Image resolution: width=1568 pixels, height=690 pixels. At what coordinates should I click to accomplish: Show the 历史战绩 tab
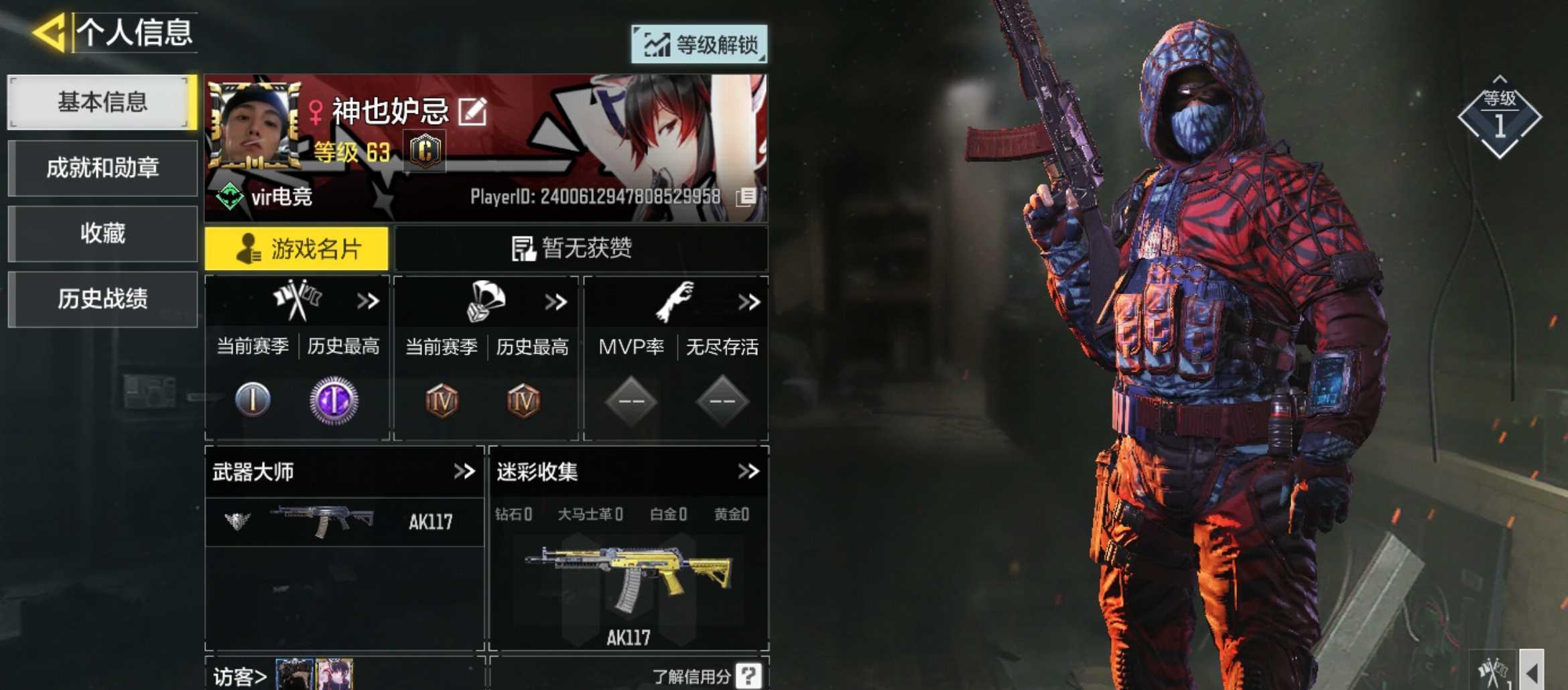[102, 299]
